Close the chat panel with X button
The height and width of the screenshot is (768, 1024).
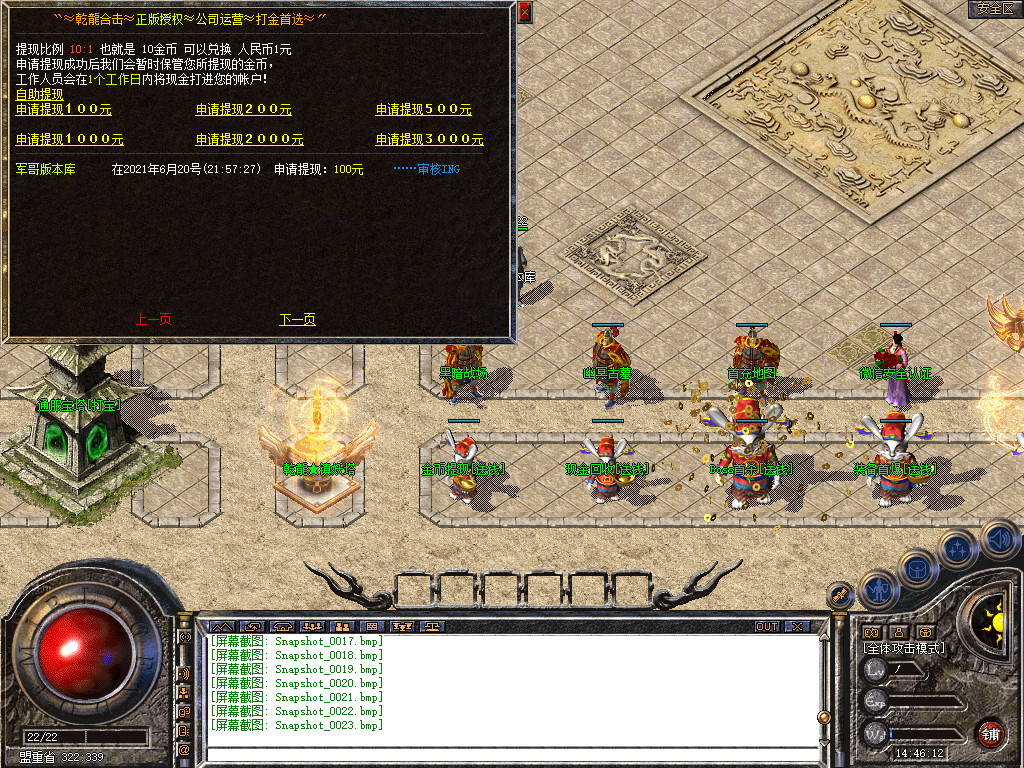point(797,627)
